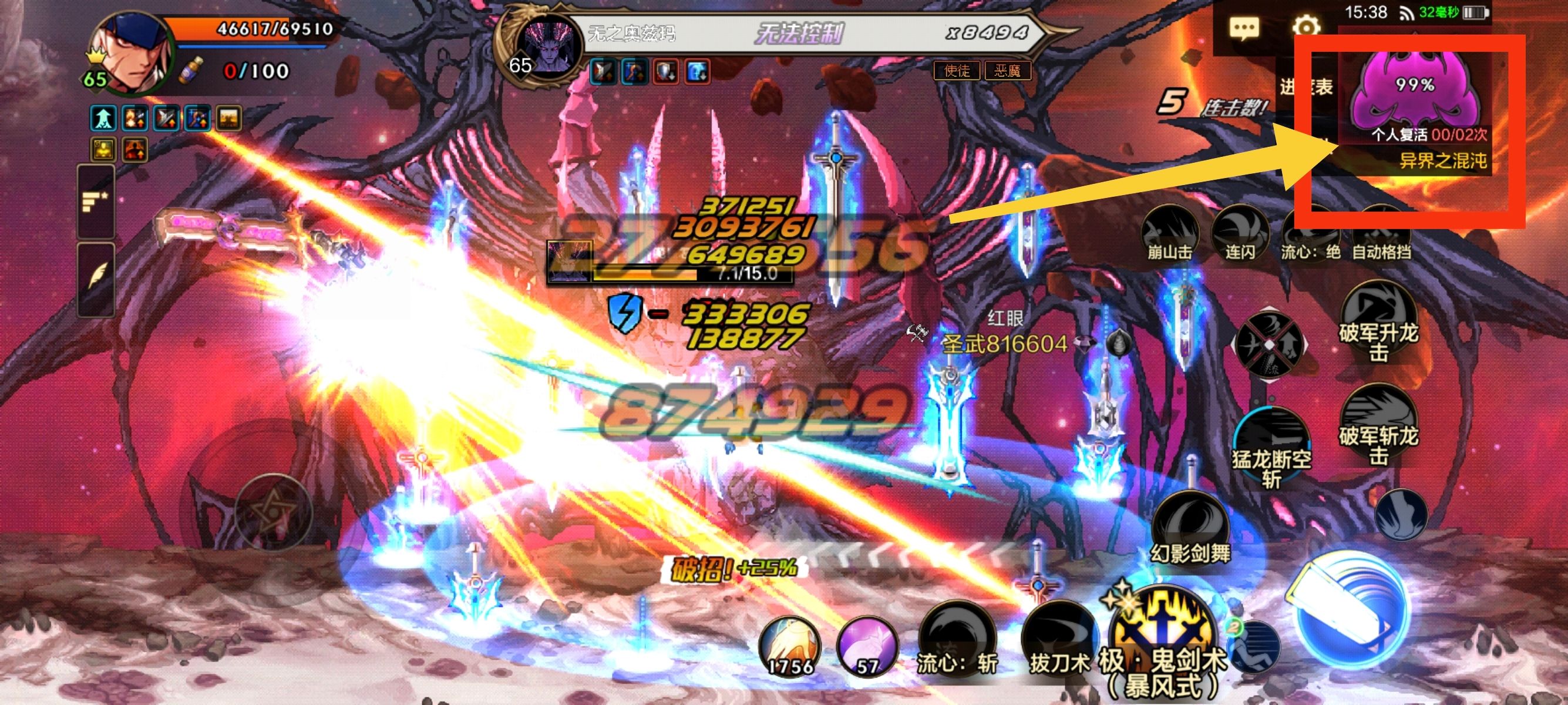Use the 猛龙断空斩 skill
This screenshot has width=1568, height=705.
pyautogui.click(x=1271, y=448)
